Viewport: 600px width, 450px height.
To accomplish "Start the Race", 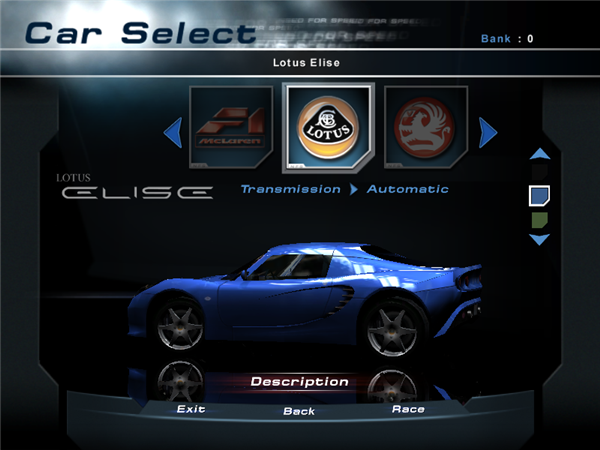I will [x=408, y=409].
